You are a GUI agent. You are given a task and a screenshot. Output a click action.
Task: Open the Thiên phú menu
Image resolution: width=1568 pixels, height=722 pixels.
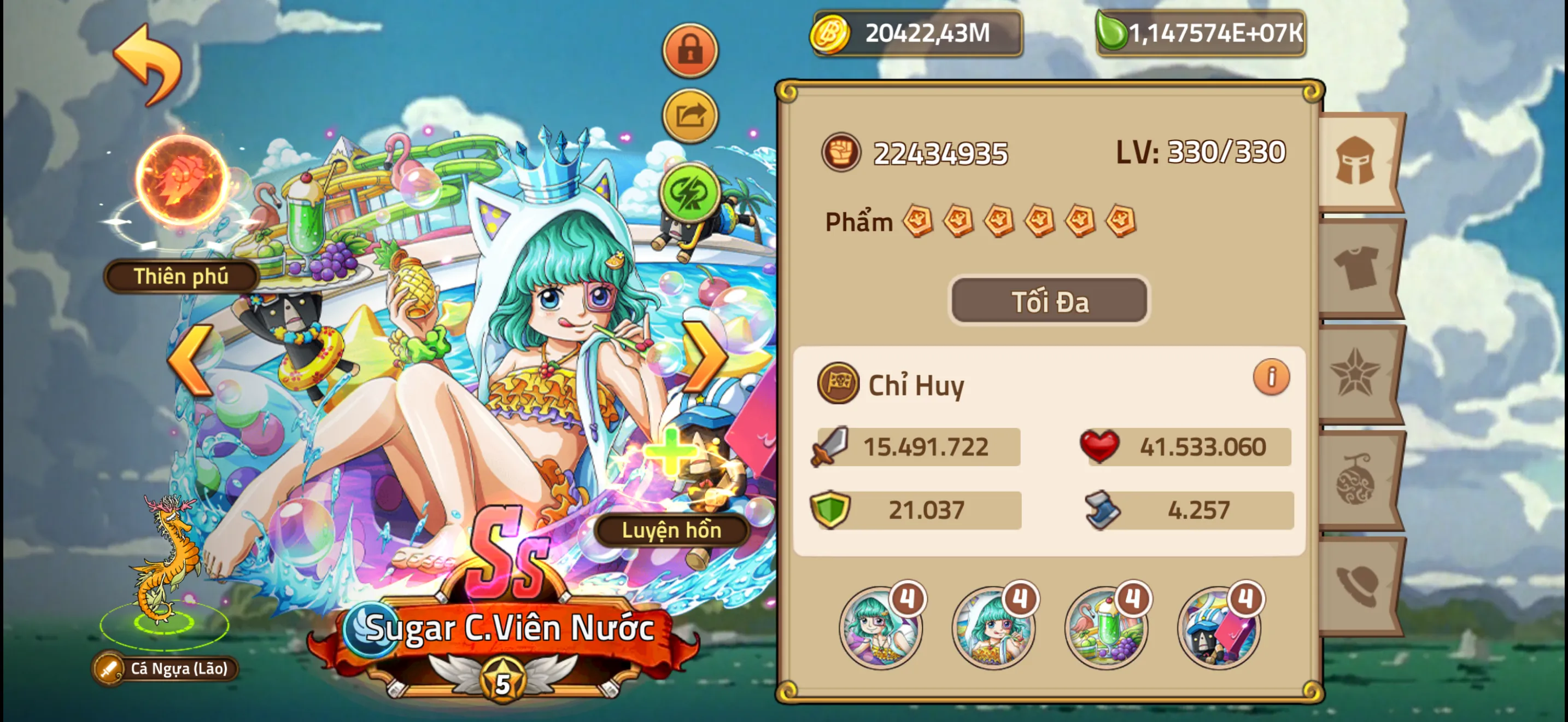click(x=180, y=276)
